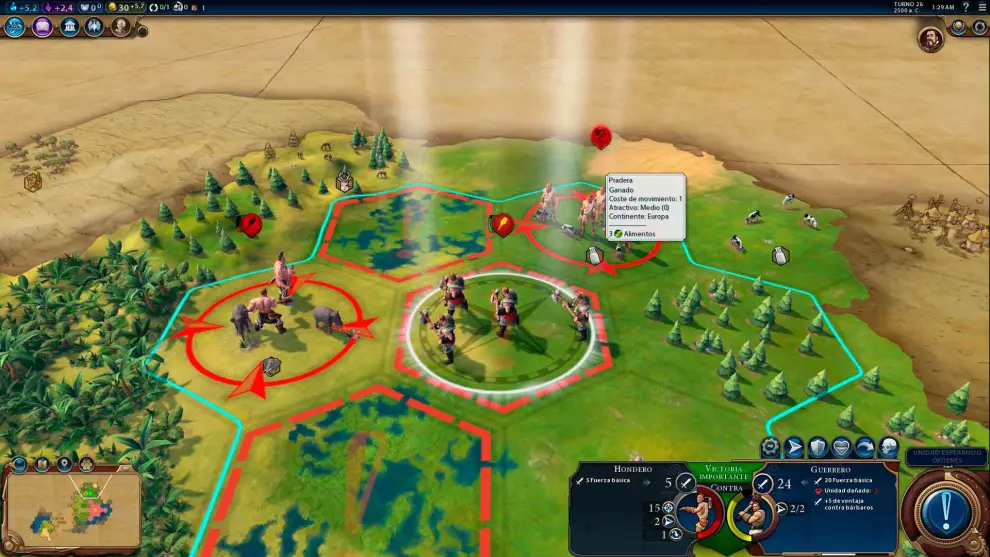
Task: Select the unit move-to arrow action
Action: pos(795,447)
